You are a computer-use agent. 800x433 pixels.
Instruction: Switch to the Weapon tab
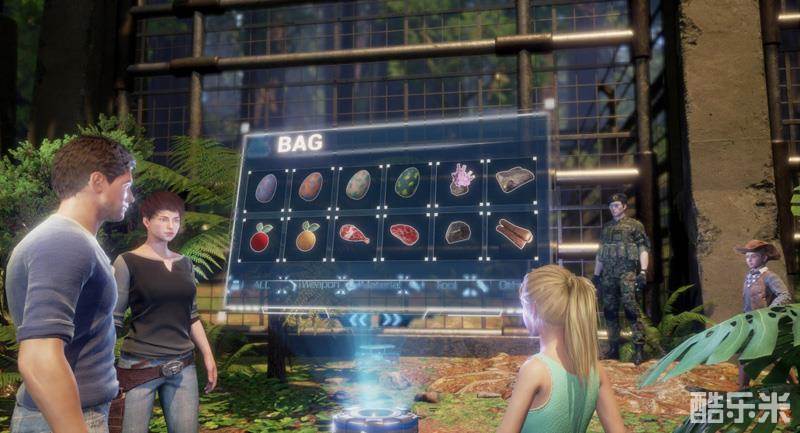click(x=318, y=285)
